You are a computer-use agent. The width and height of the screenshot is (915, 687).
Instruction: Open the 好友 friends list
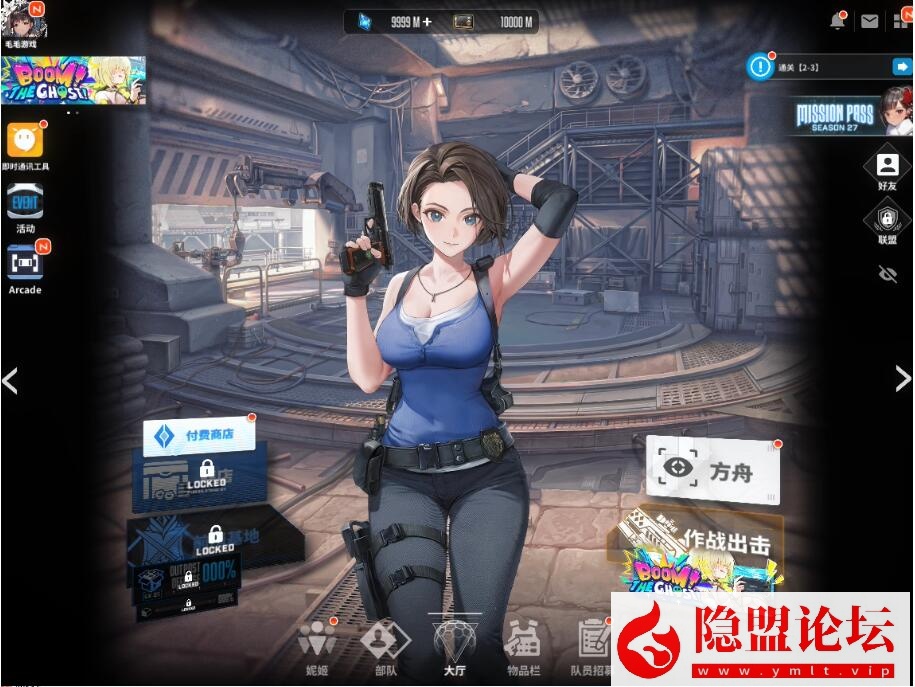887,170
